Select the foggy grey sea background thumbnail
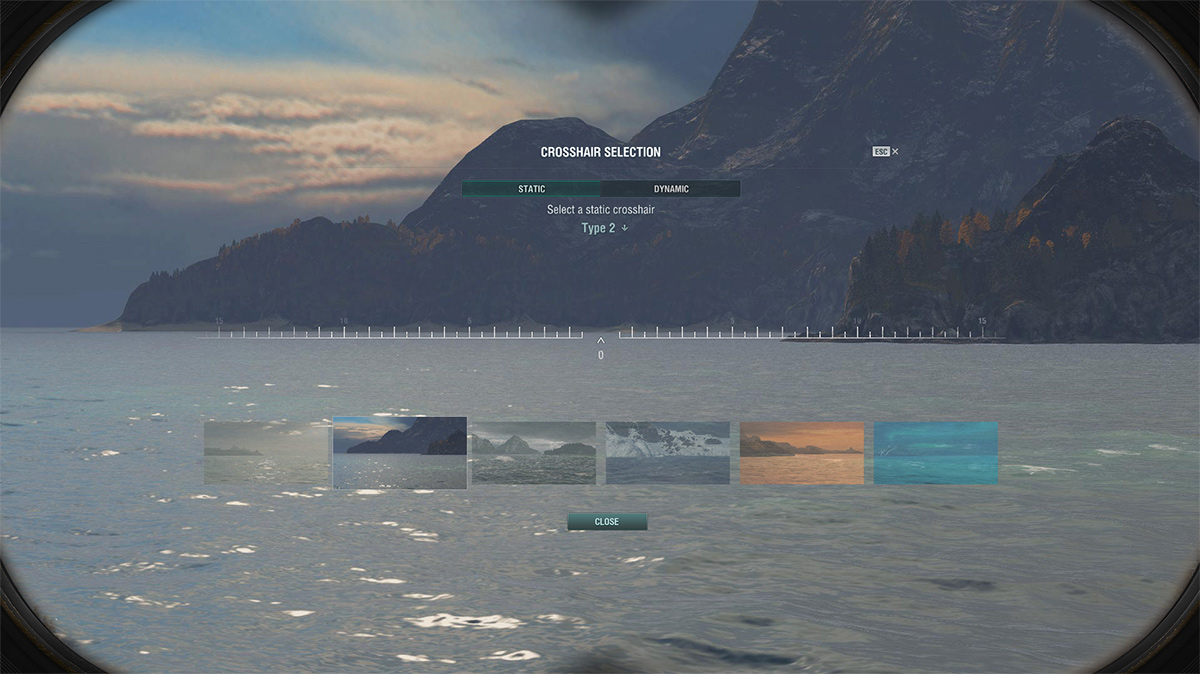 (267, 453)
